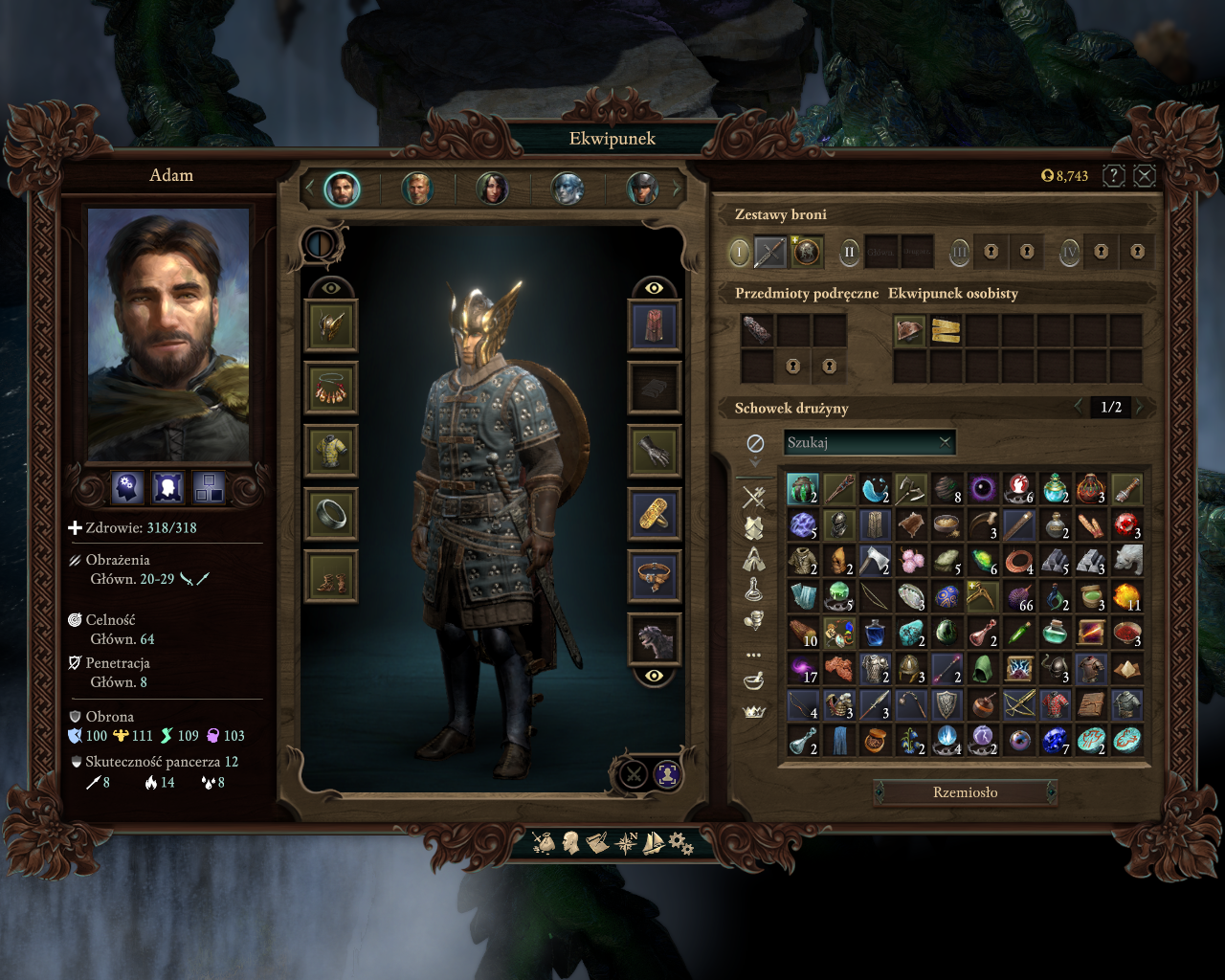Viewport: 1225px width, 980px height.
Task: Close the Ekwipunek inventory window
Action: click(1144, 175)
